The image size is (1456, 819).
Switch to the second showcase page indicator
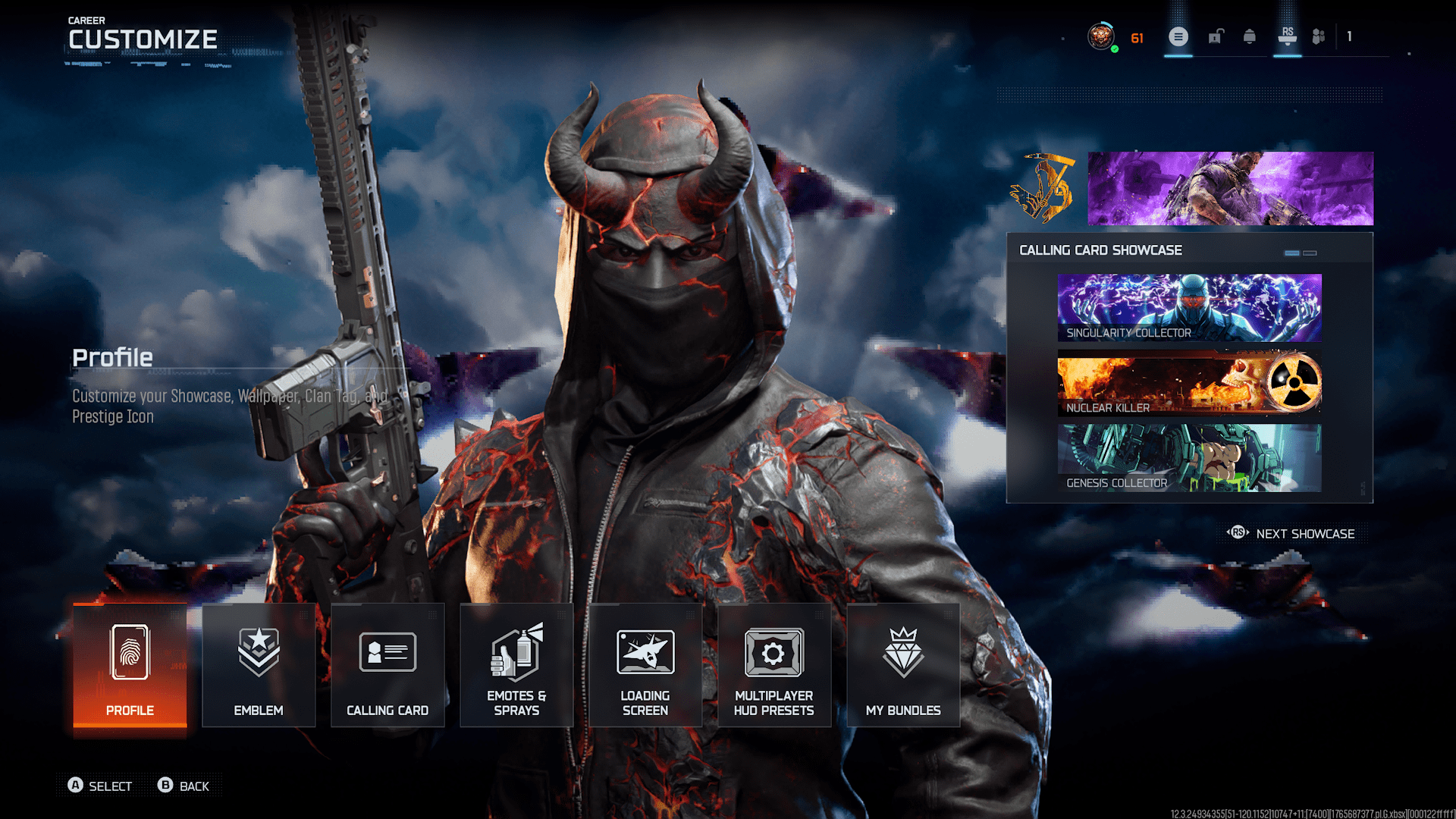[x=1310, y=253]
